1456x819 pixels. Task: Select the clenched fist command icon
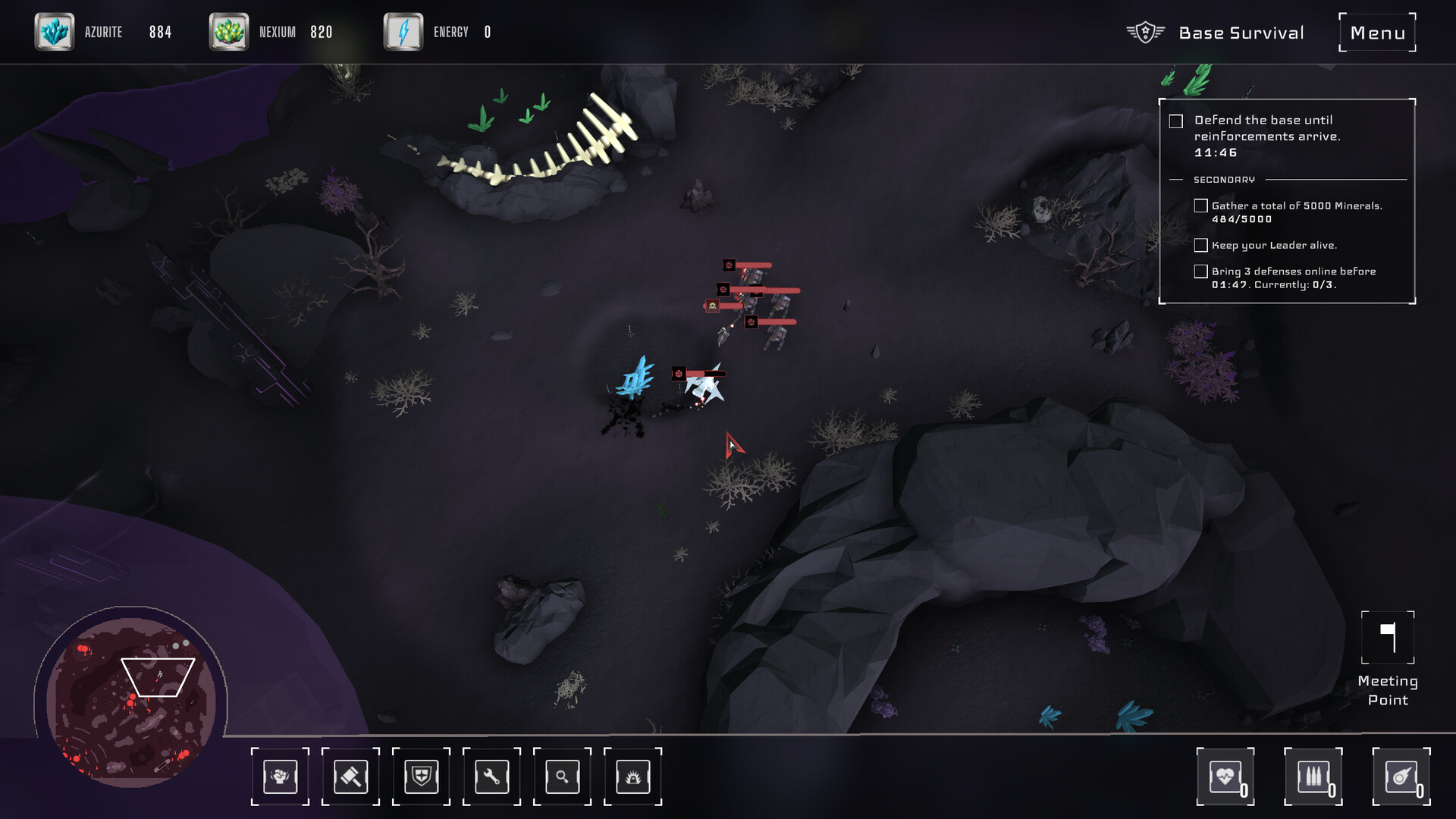(280, 777)
